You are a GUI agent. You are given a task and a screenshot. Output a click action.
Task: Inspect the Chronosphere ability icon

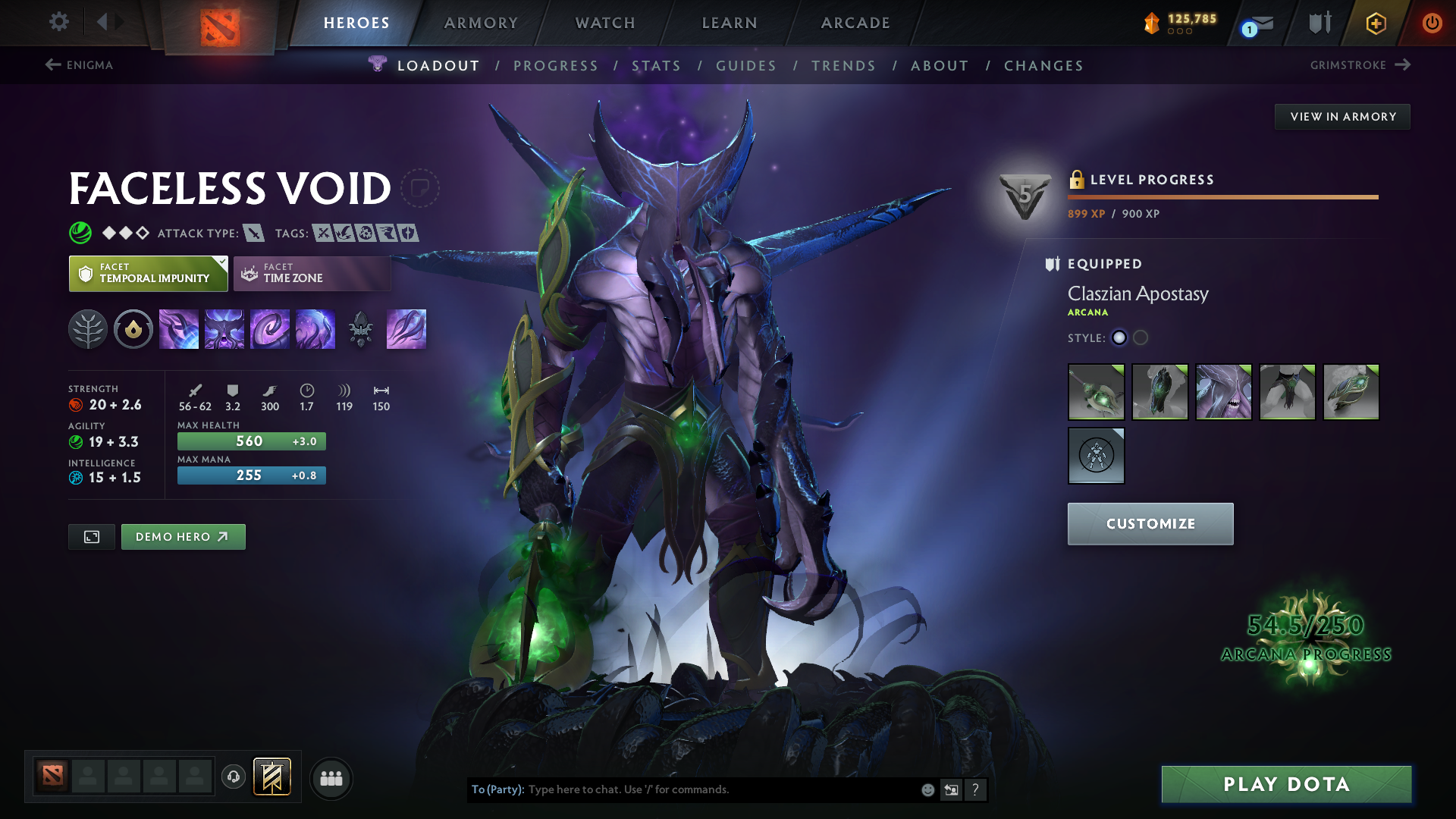click(315, 329)
